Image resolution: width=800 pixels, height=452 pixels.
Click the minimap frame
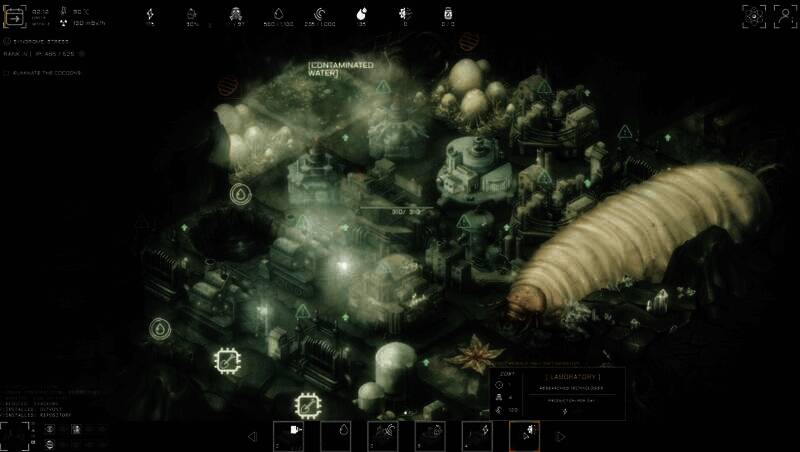(14, 434)
